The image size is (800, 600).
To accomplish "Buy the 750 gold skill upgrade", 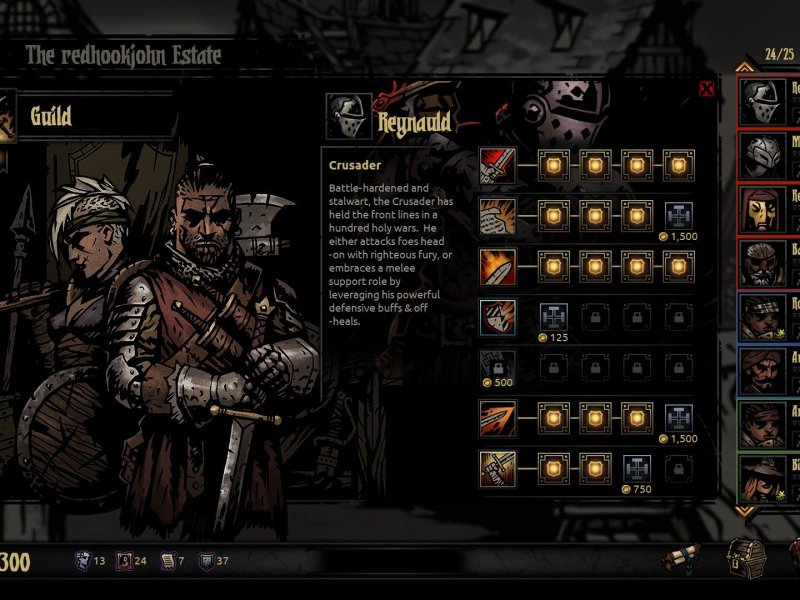I will (x=637, y=467).
